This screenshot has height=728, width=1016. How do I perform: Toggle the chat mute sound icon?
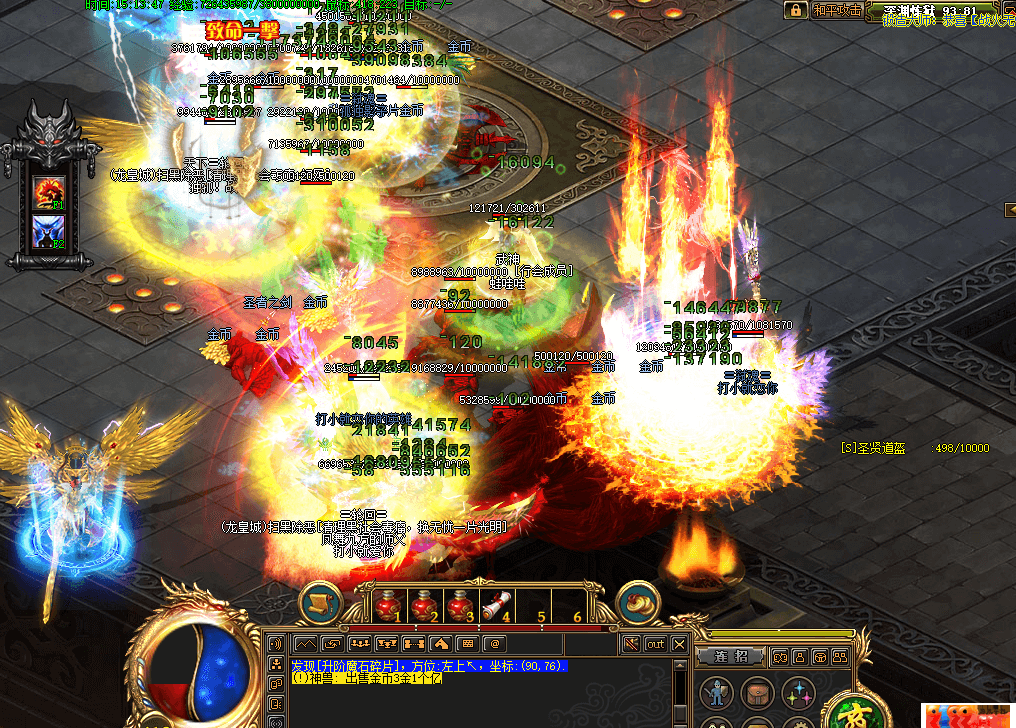click(630, 644)
